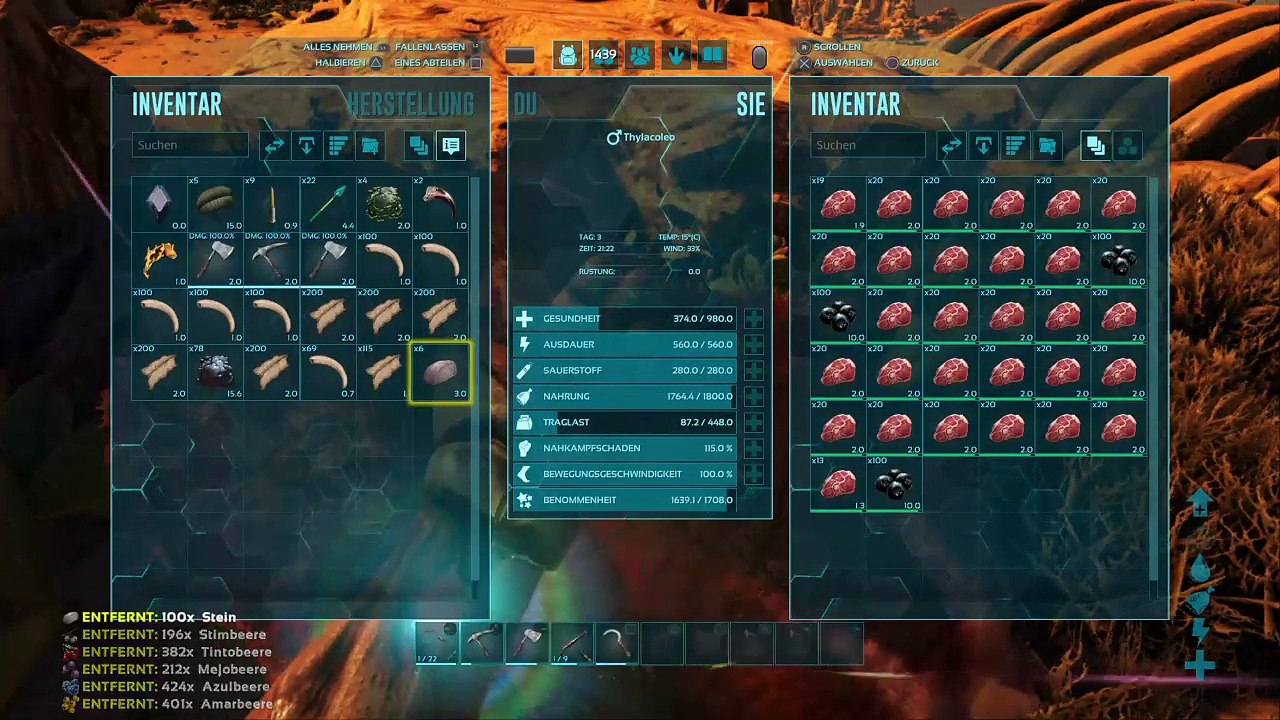
Task: Click the transfer-all arrows button in left inventory
Action: 274,146
